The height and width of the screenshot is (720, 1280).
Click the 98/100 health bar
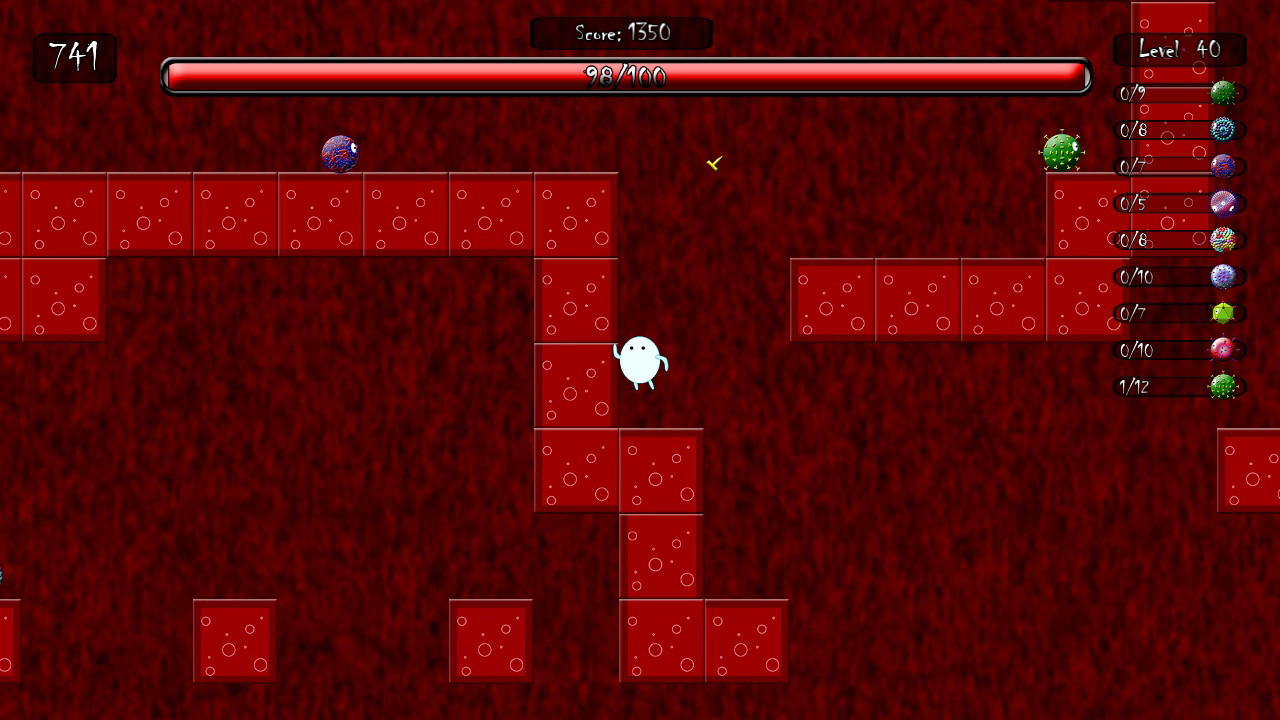(x=625, y=73)
